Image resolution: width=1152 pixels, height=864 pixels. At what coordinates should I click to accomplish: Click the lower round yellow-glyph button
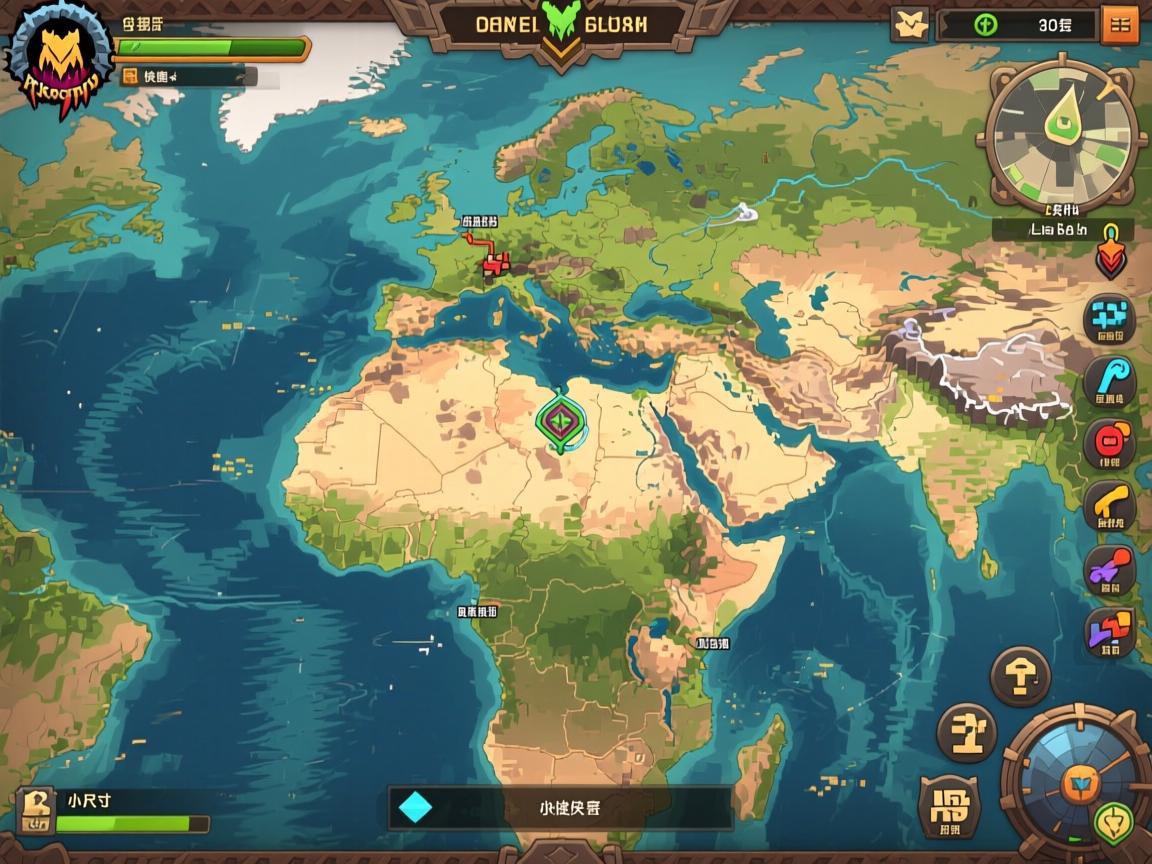pyautogui.click(x=967, y=733)
